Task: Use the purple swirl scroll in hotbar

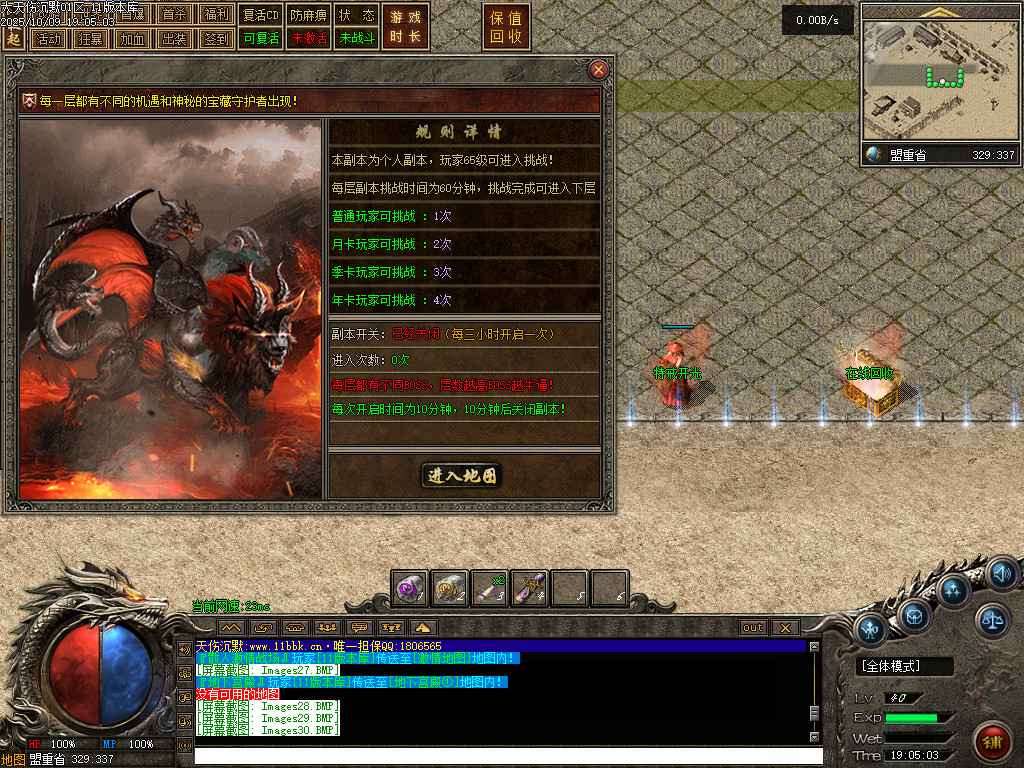Action: click(x=410, y=589)
